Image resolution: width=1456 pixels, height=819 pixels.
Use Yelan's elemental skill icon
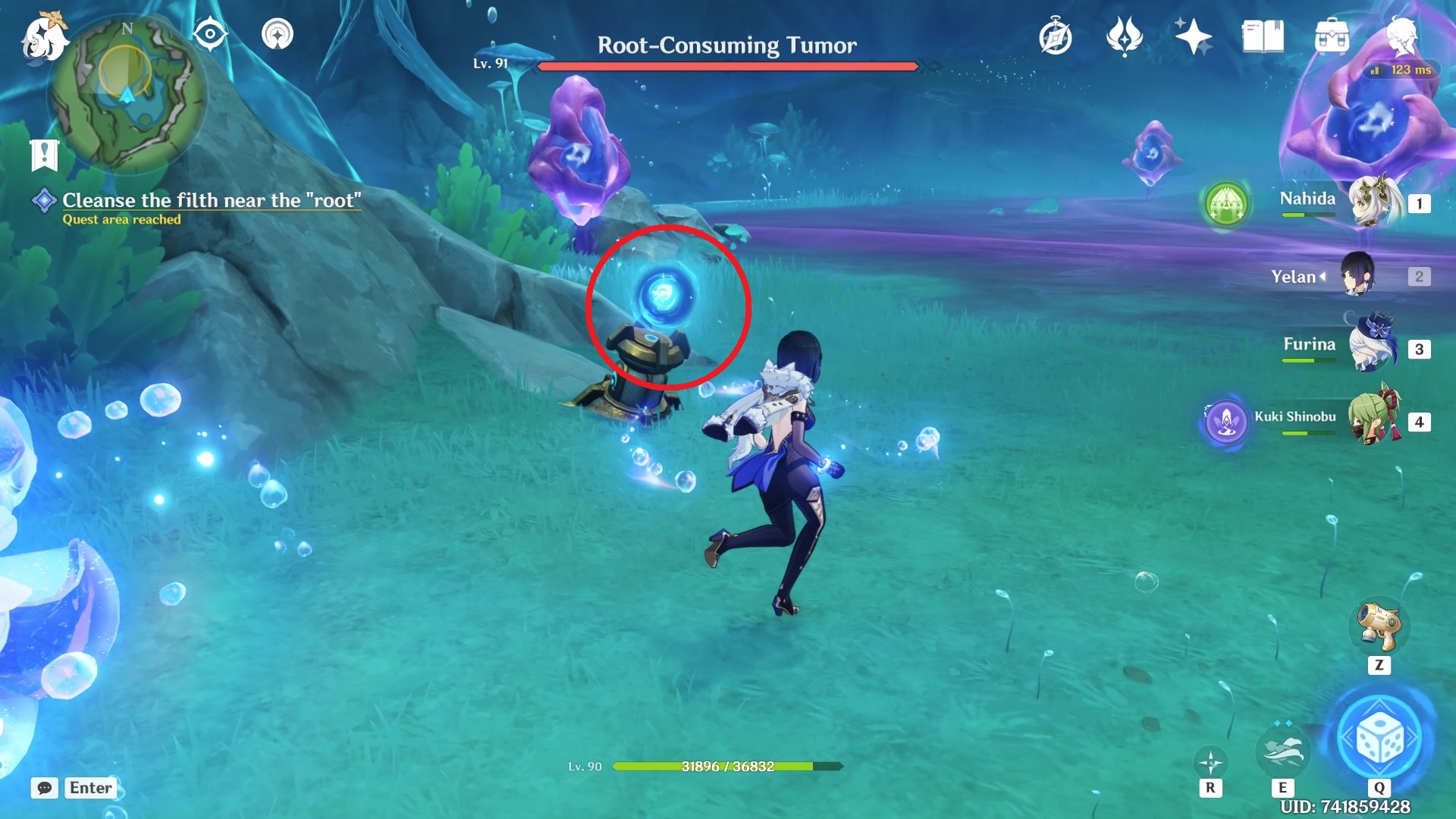point(1282,750)
